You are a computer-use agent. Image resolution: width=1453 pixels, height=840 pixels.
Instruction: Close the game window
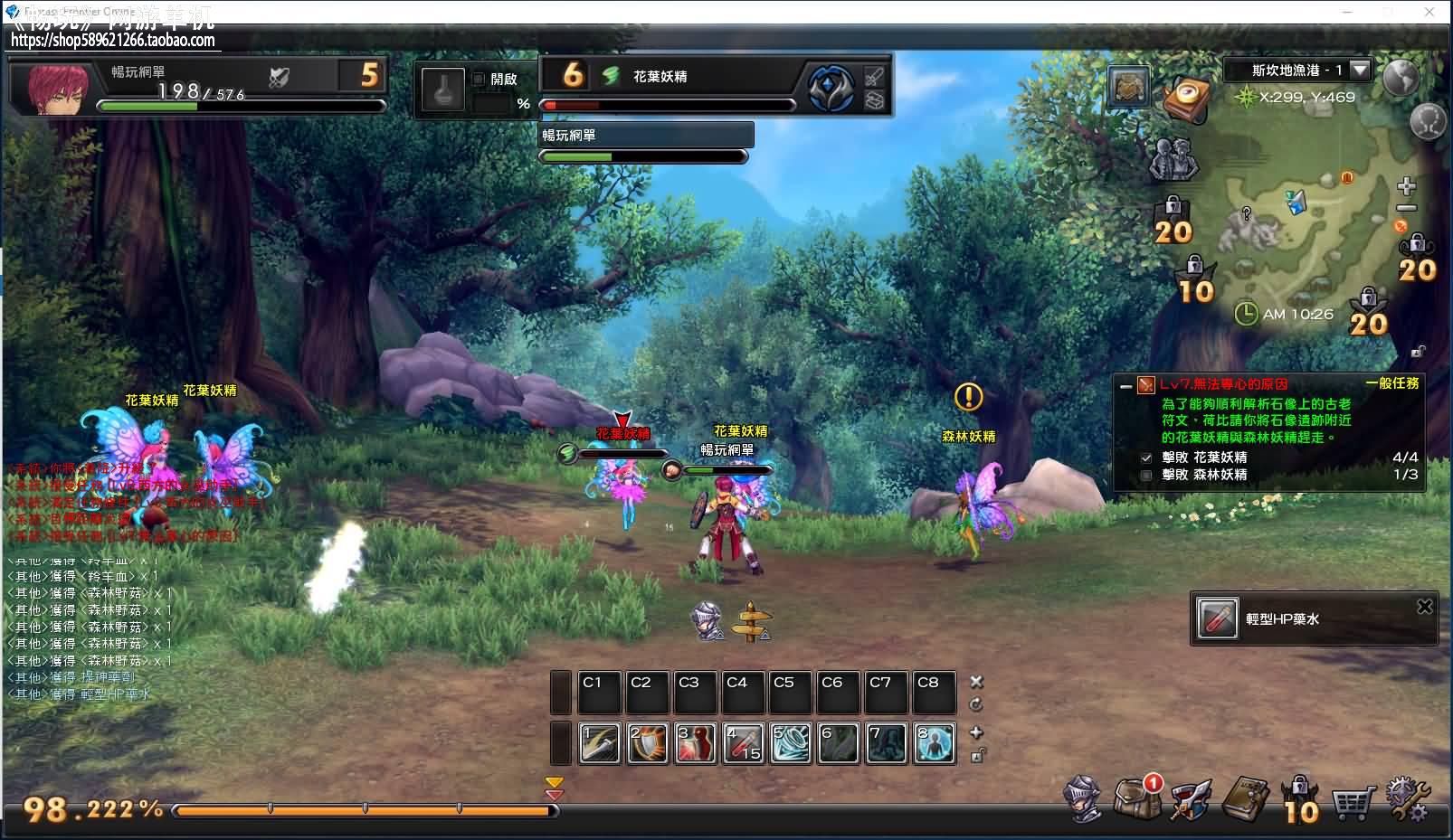pos(1429,12)
